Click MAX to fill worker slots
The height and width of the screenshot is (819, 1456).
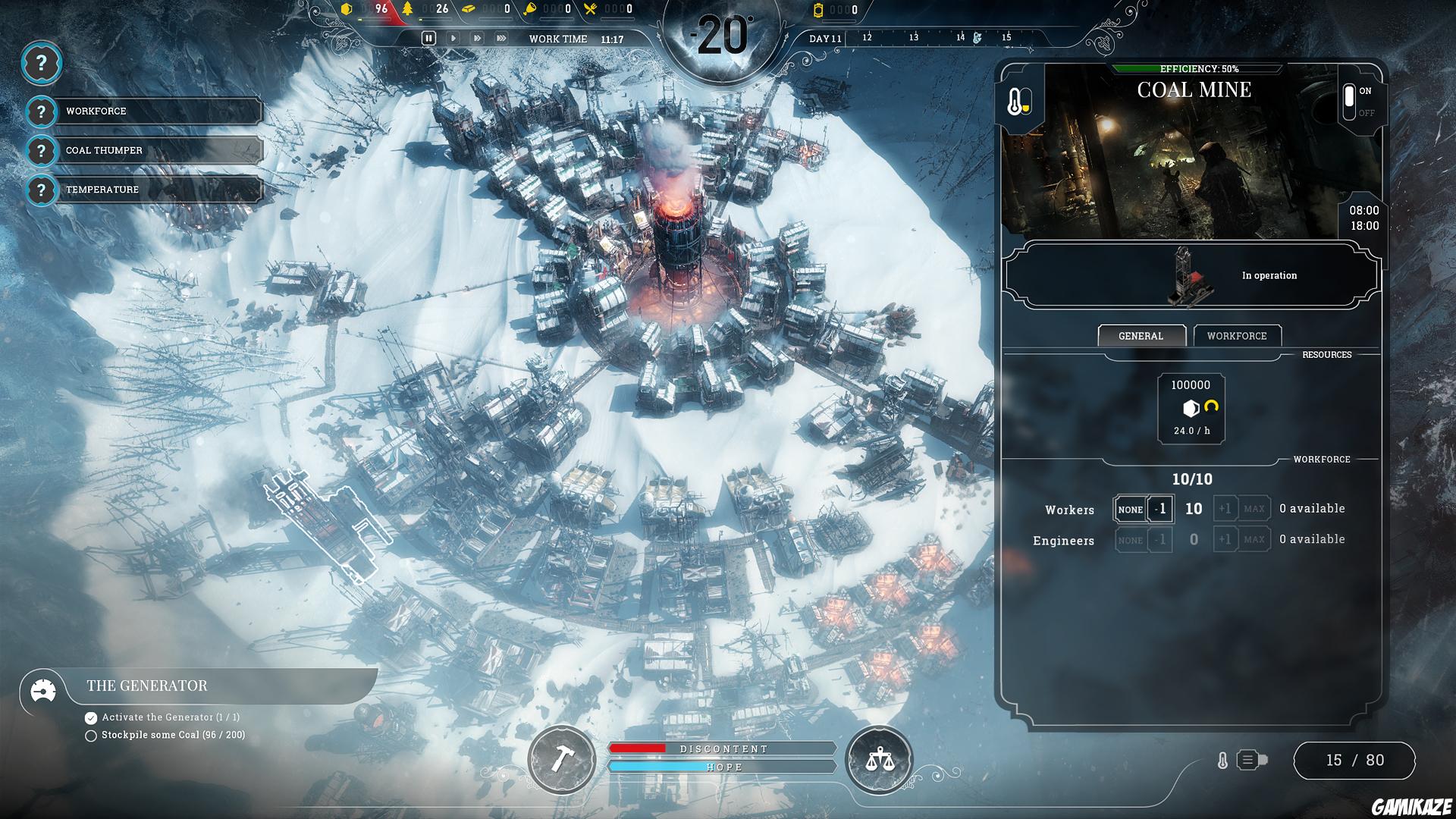point(1254,509)
